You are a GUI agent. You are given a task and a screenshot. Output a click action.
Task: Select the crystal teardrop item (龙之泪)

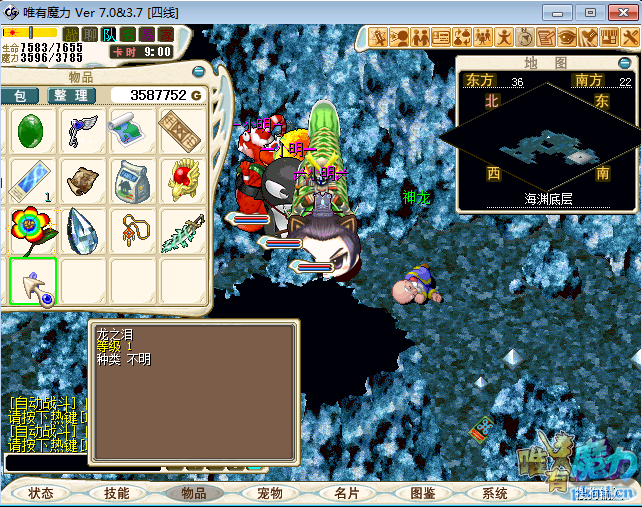pyautogui.click(x=83, y=232)
